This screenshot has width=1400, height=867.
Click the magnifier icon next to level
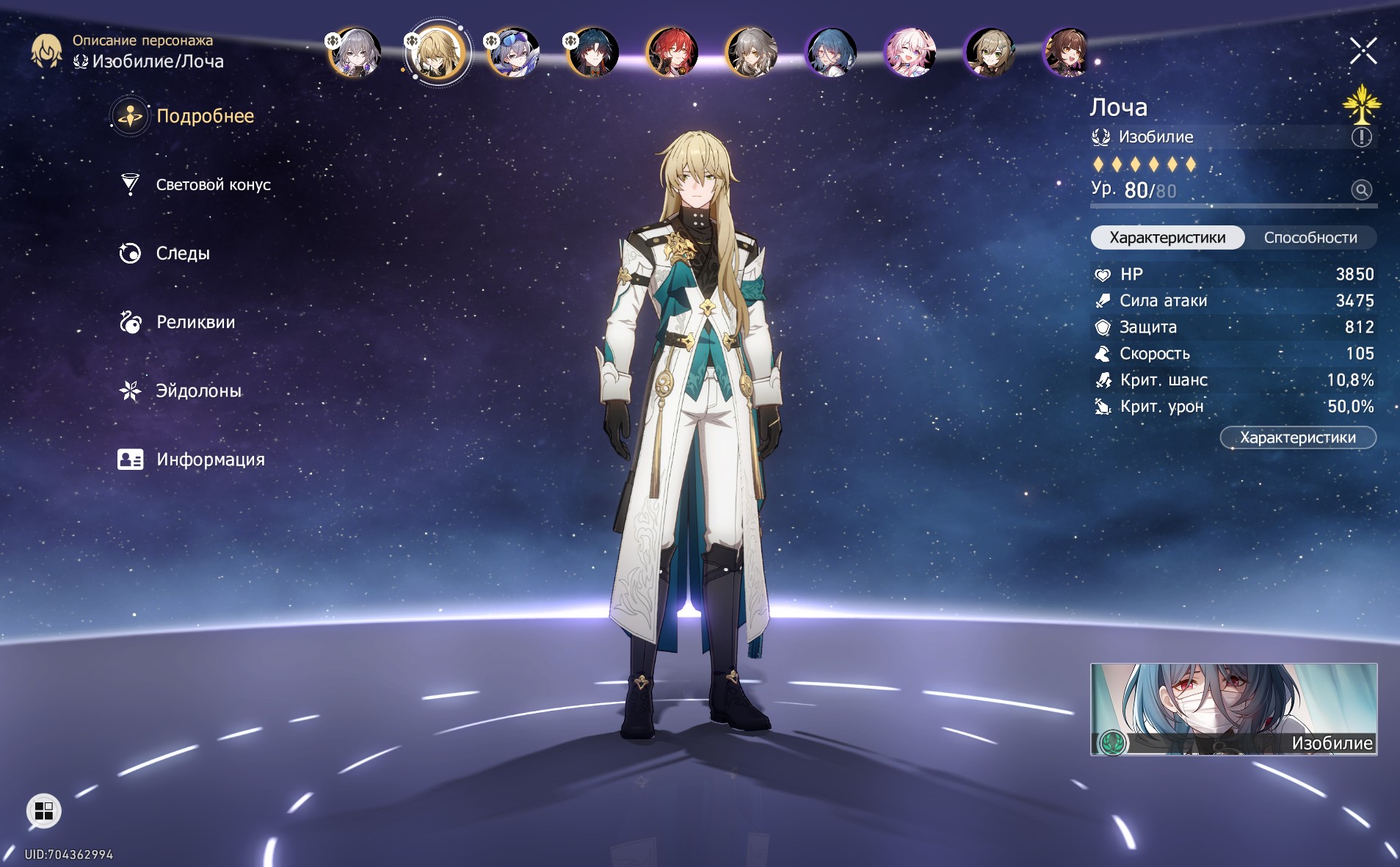(1361, 190)
